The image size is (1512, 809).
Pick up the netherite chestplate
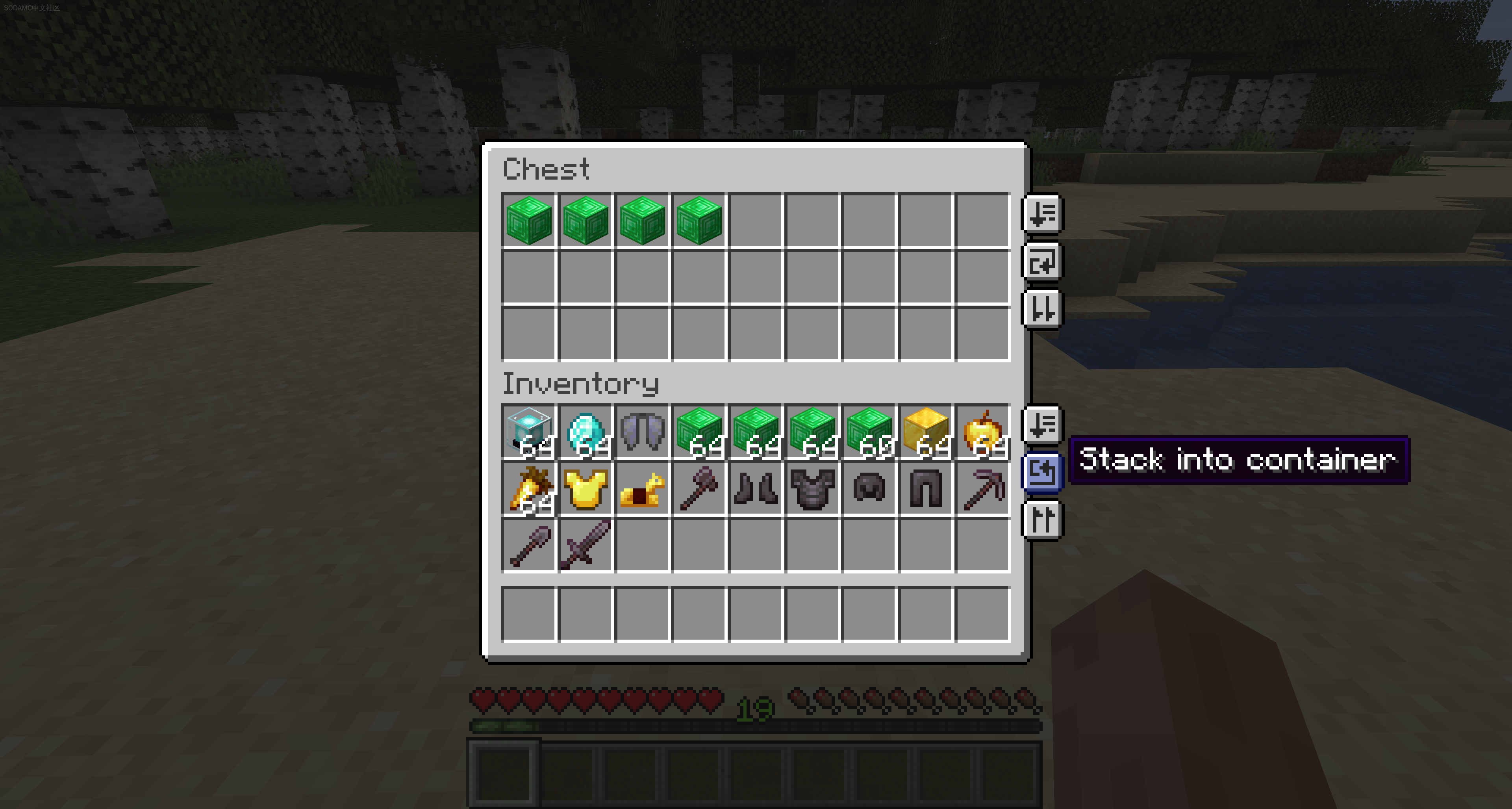[x=812, y=488]
